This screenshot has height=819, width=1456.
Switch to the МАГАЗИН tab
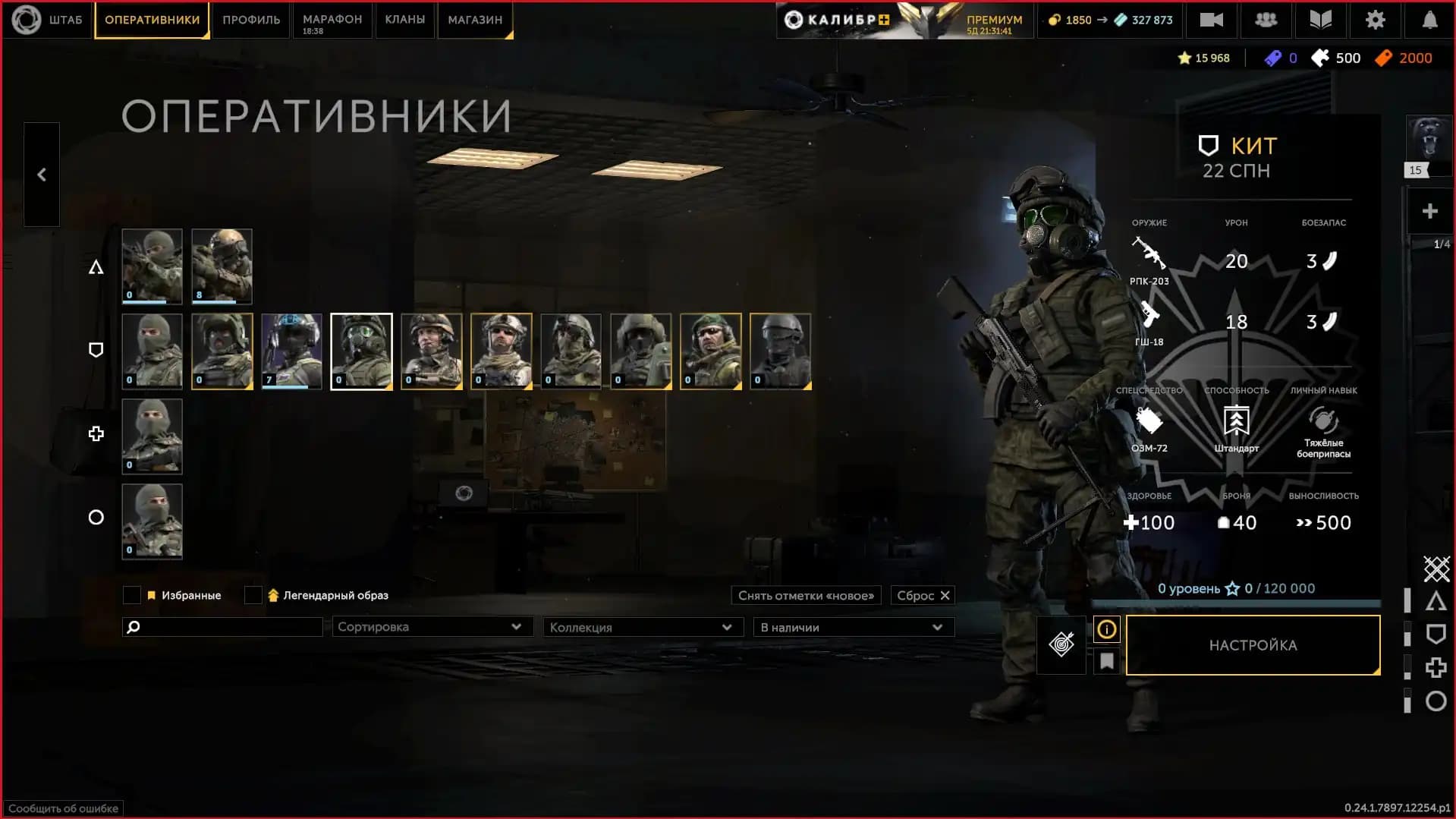coord(474,20)
